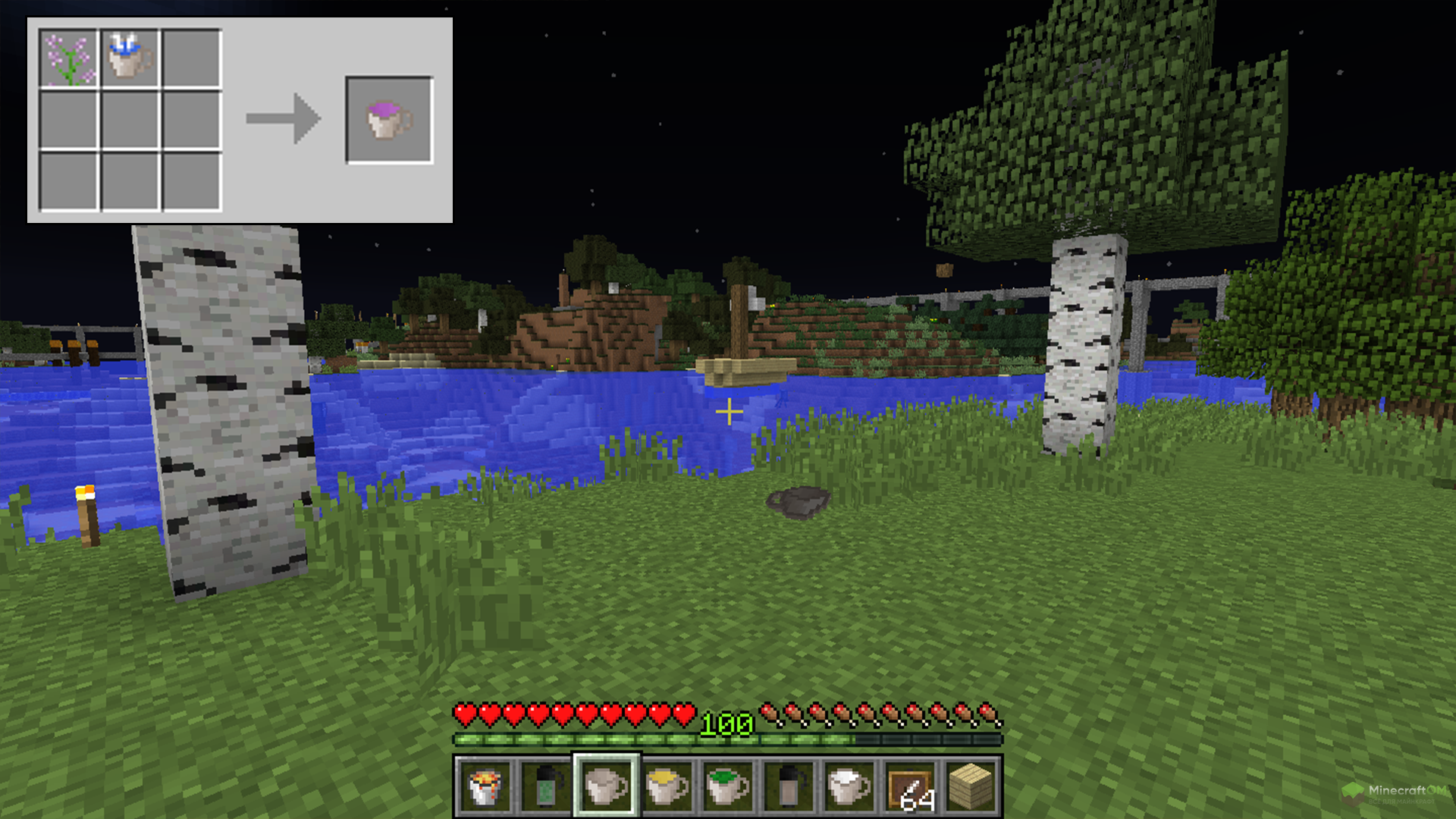Select the white milk cup slot
This screenshot has height=819, width=1456.
pyautogui.click(x=849, y=786)
